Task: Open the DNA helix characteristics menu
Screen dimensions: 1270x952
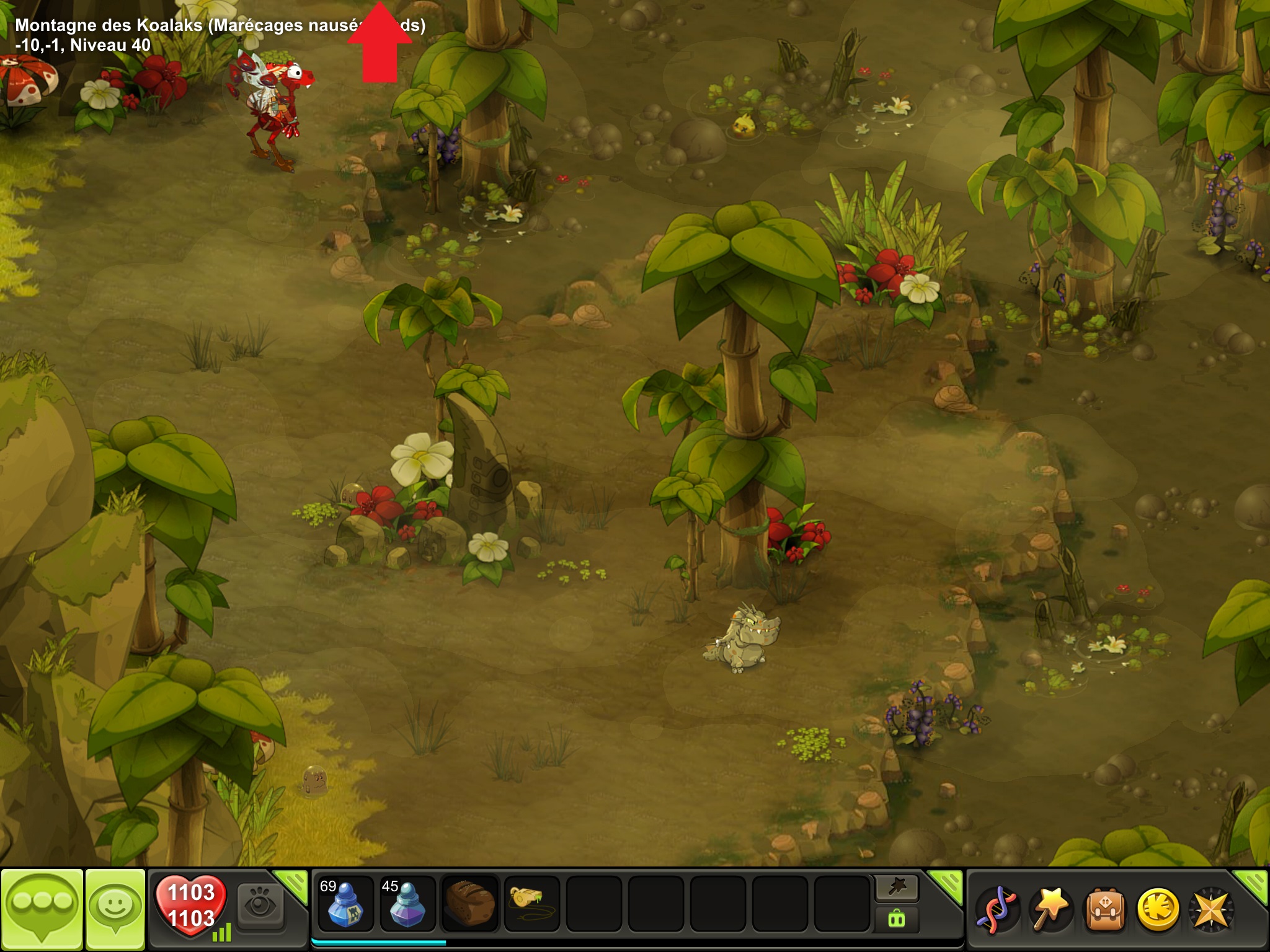Action: pyautogui.click(x=997, y=910)
